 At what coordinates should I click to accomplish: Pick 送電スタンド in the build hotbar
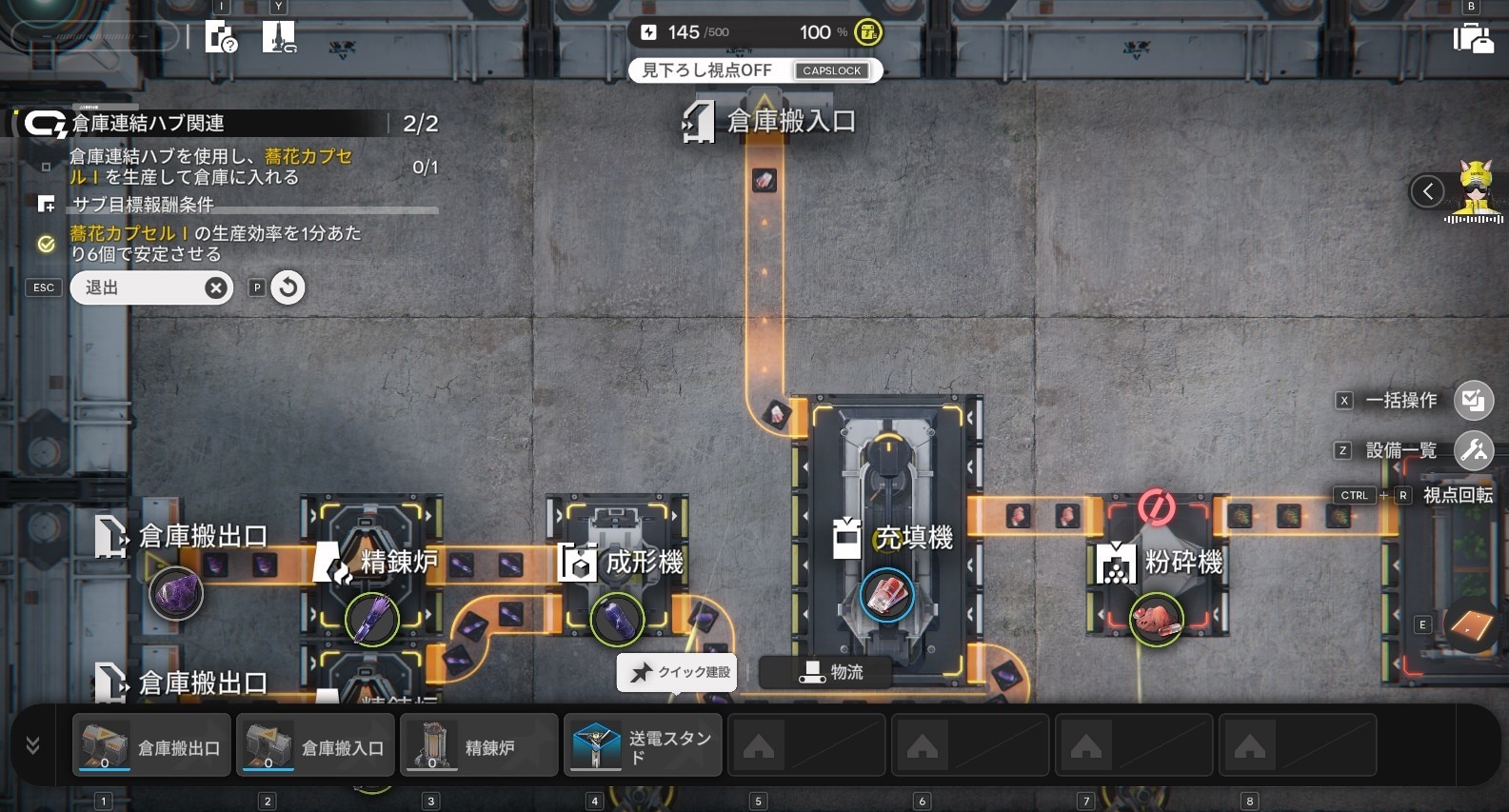643,746
